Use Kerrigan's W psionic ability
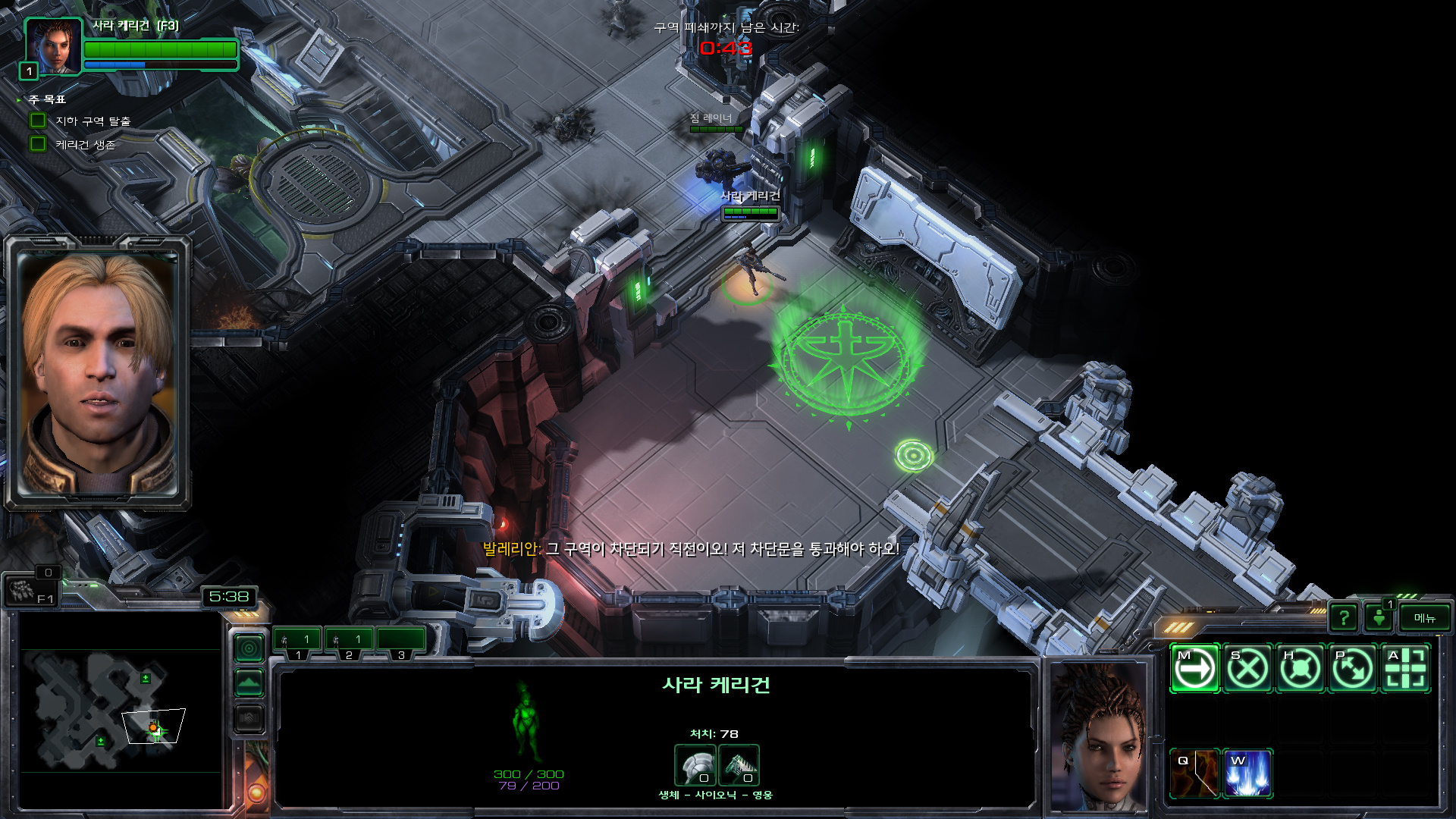This screenshot has height=819, width=1456. [x=1247, y=773]
